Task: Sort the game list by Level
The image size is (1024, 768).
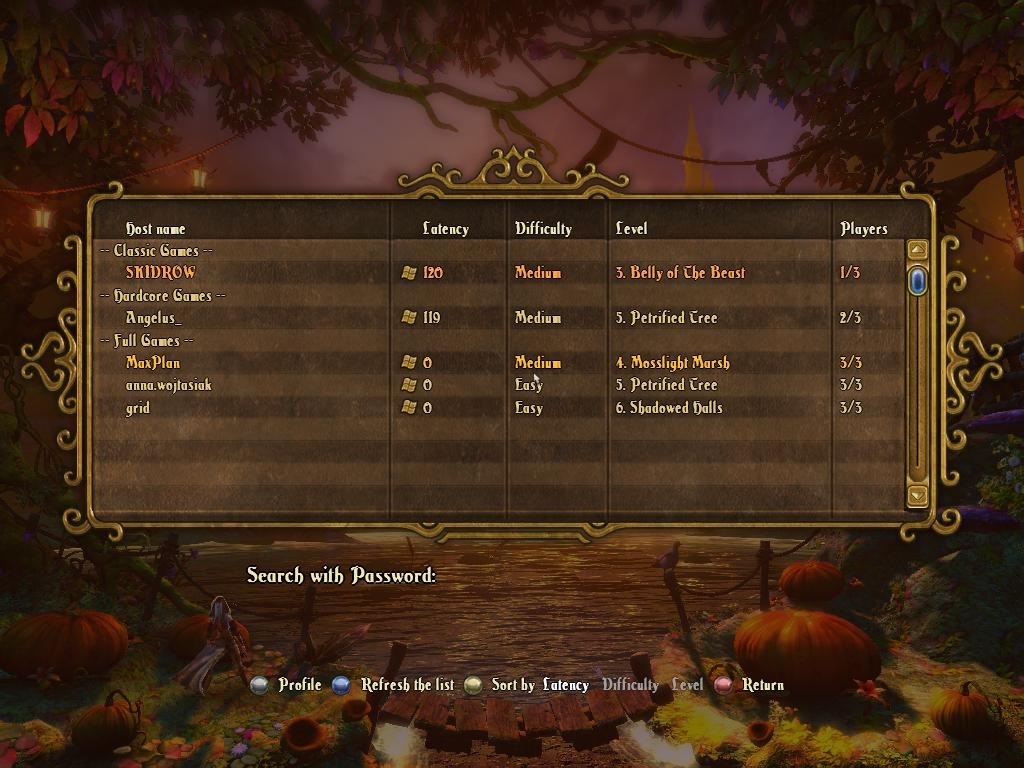Action: point(687,685)
